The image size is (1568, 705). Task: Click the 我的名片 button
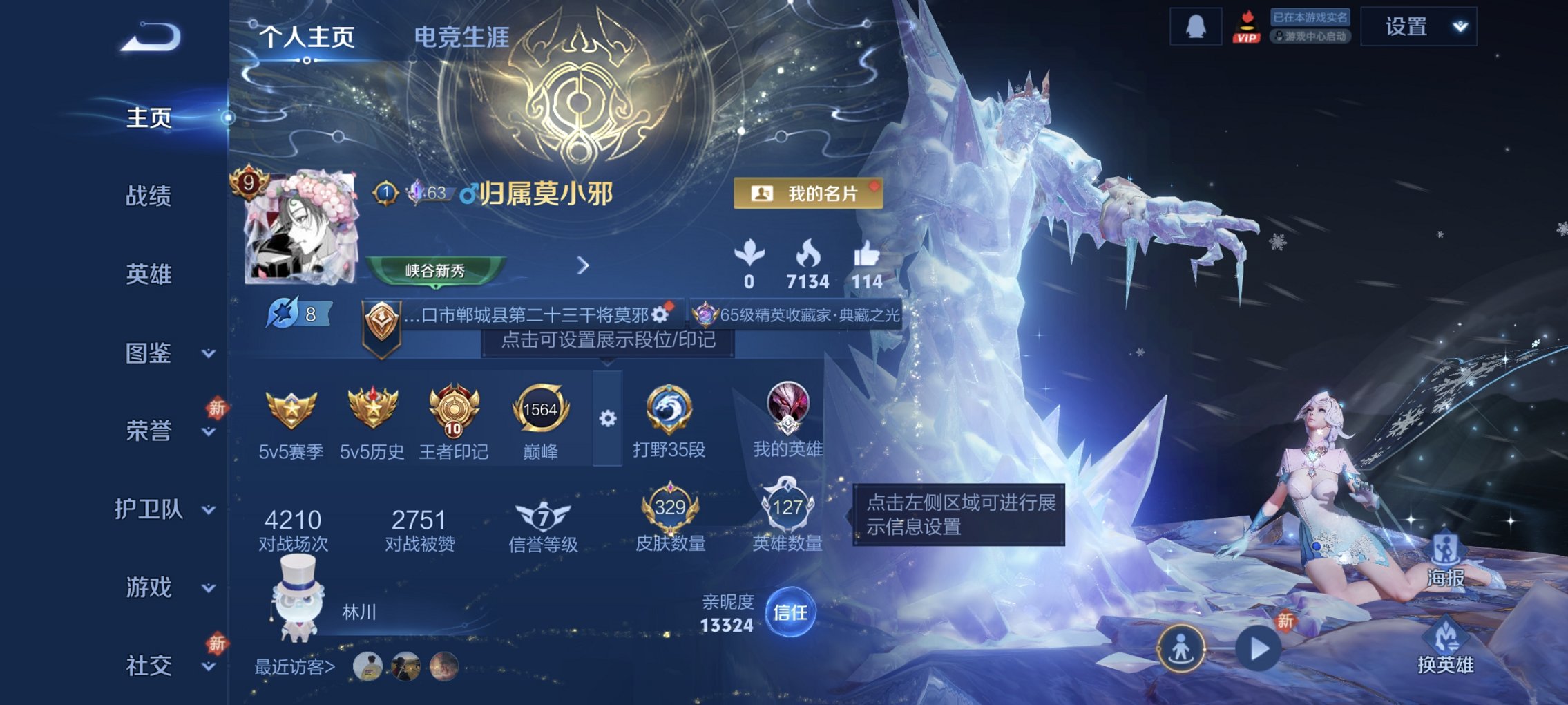click(812, 194)
